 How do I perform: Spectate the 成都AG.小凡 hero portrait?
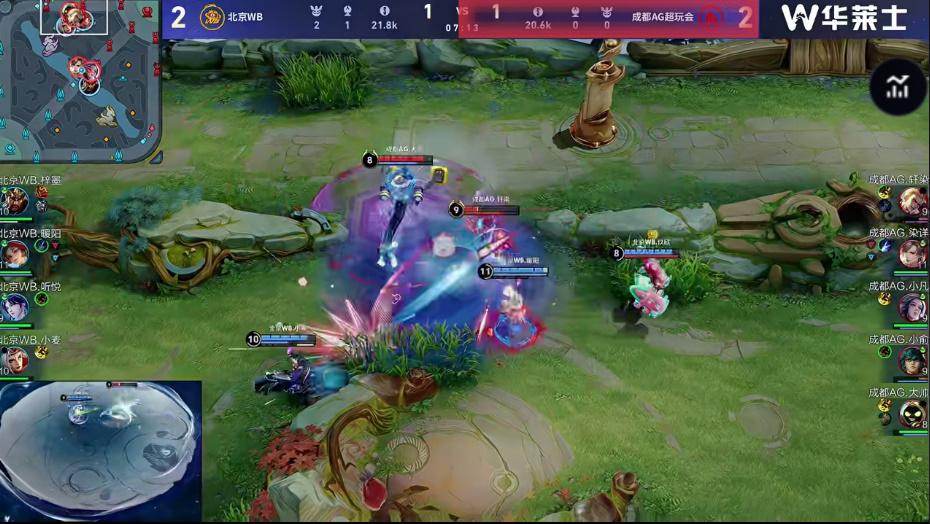(912, 308)
